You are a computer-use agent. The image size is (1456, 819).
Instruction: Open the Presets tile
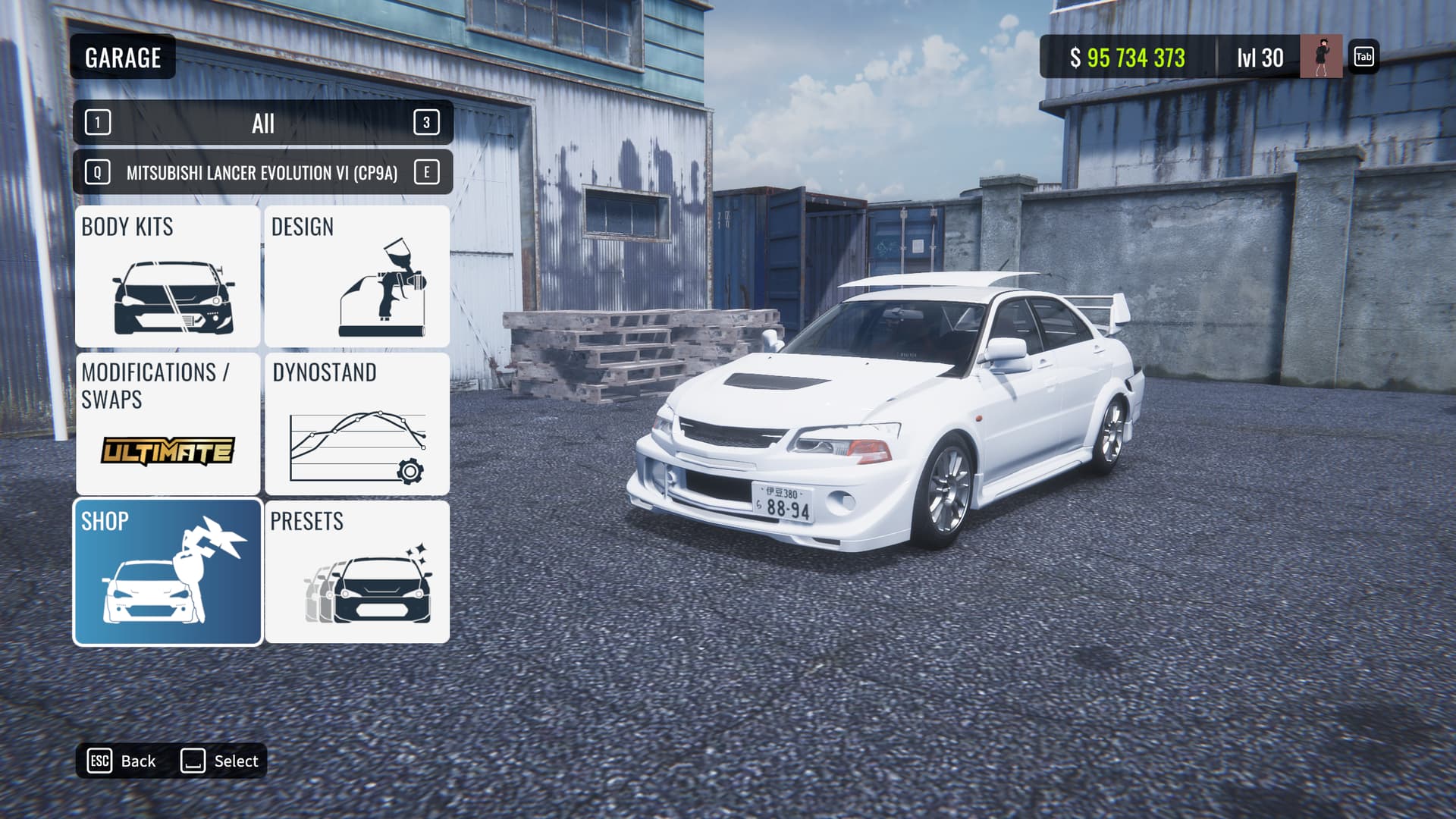356,572
